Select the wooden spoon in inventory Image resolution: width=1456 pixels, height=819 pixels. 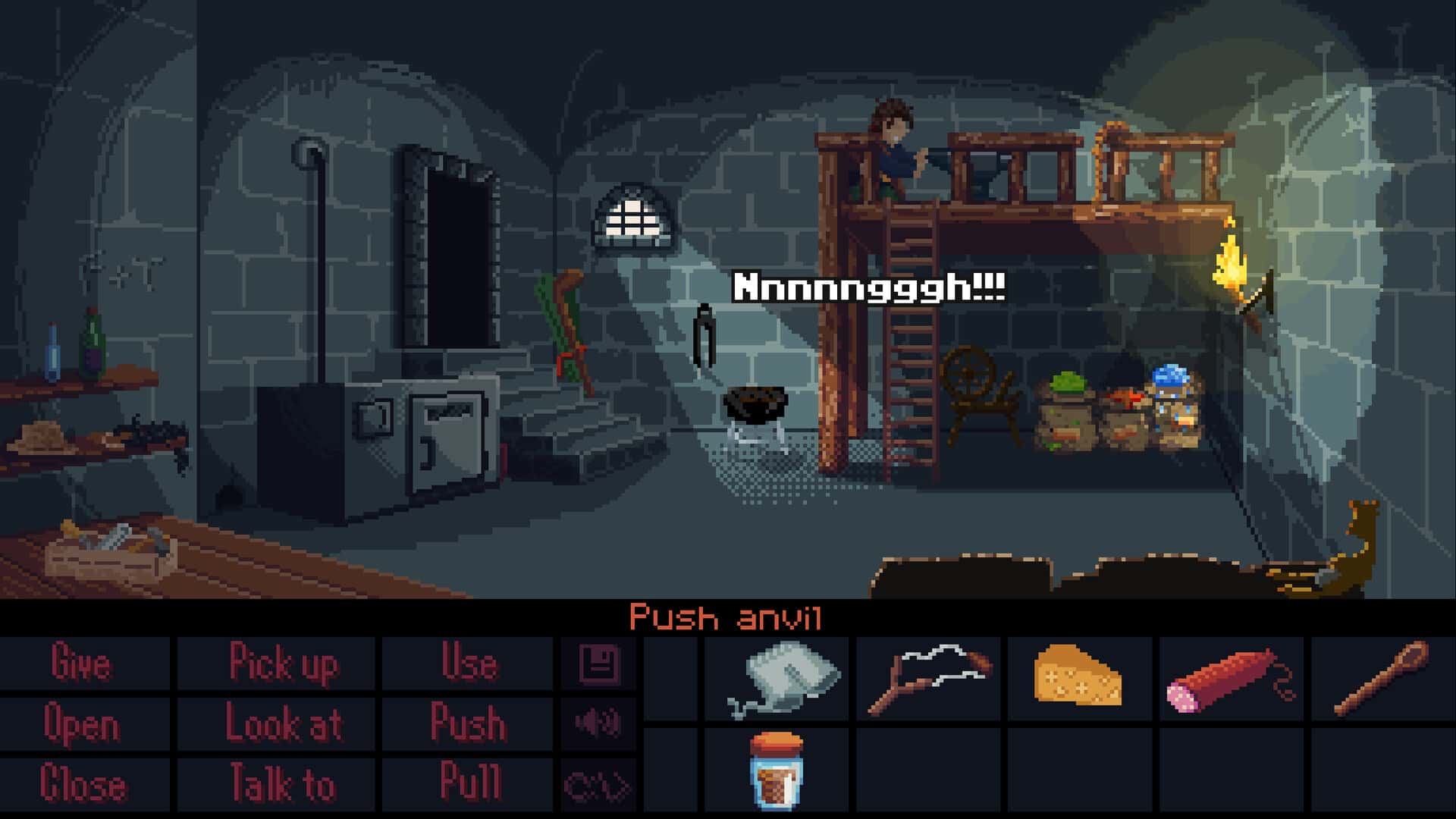(1381, 677)
